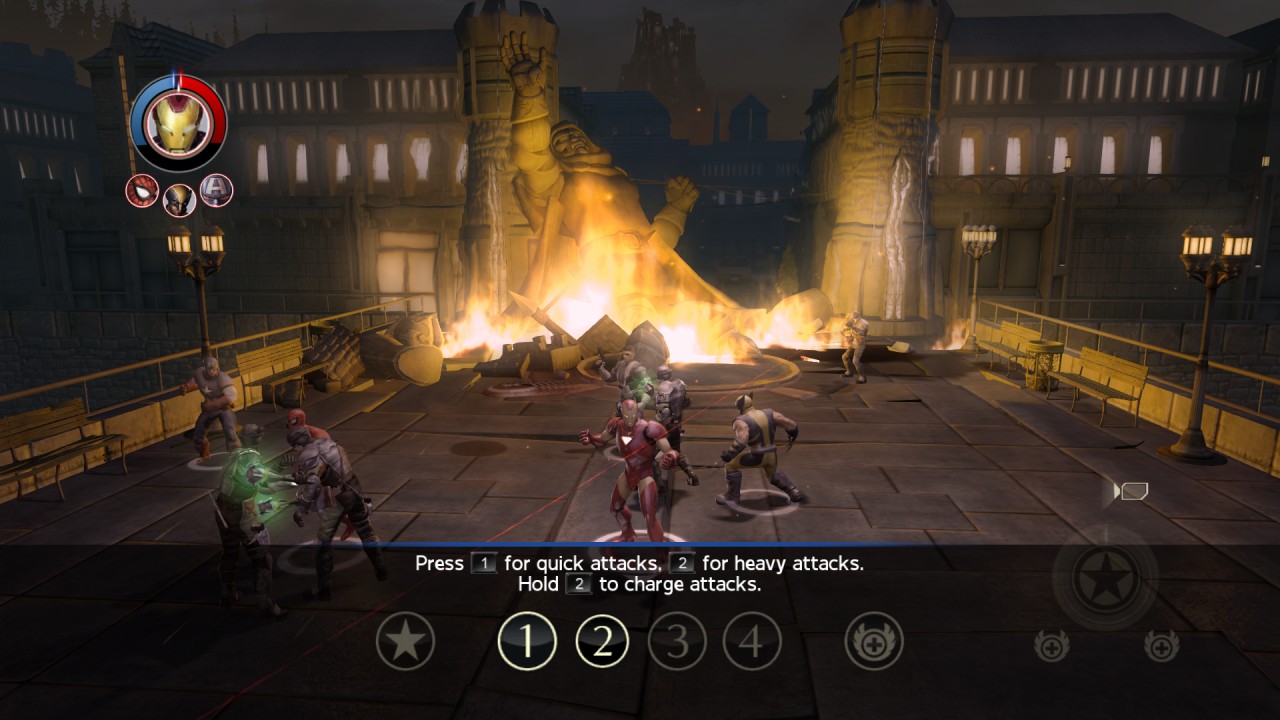The height and width of the screenshot is (720, 1280).
Task: Toggle the camera icon
Action: [1132, 491]
